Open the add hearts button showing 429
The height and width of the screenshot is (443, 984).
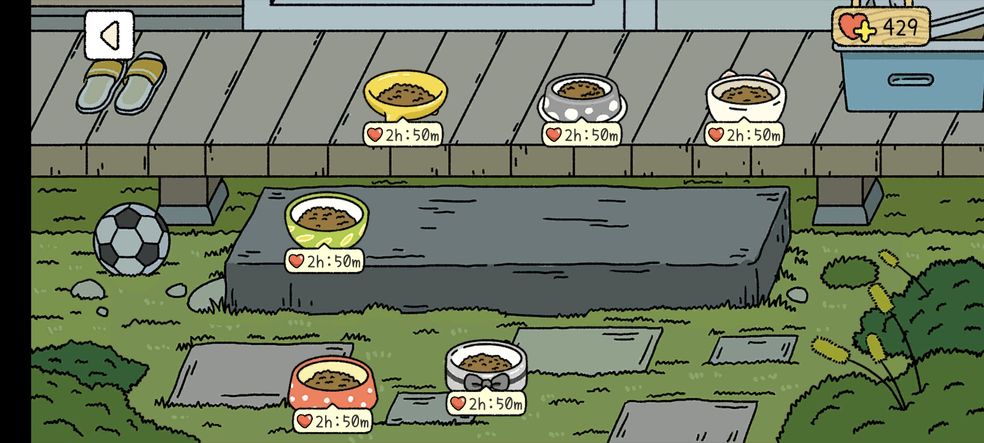(880, 28)
